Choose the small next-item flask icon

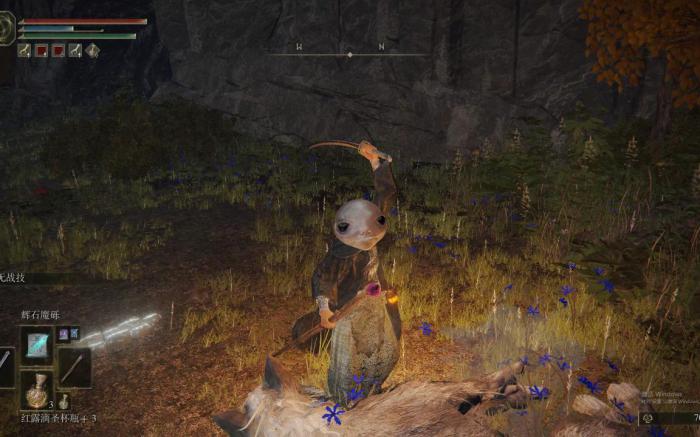(x=64, y=401)
